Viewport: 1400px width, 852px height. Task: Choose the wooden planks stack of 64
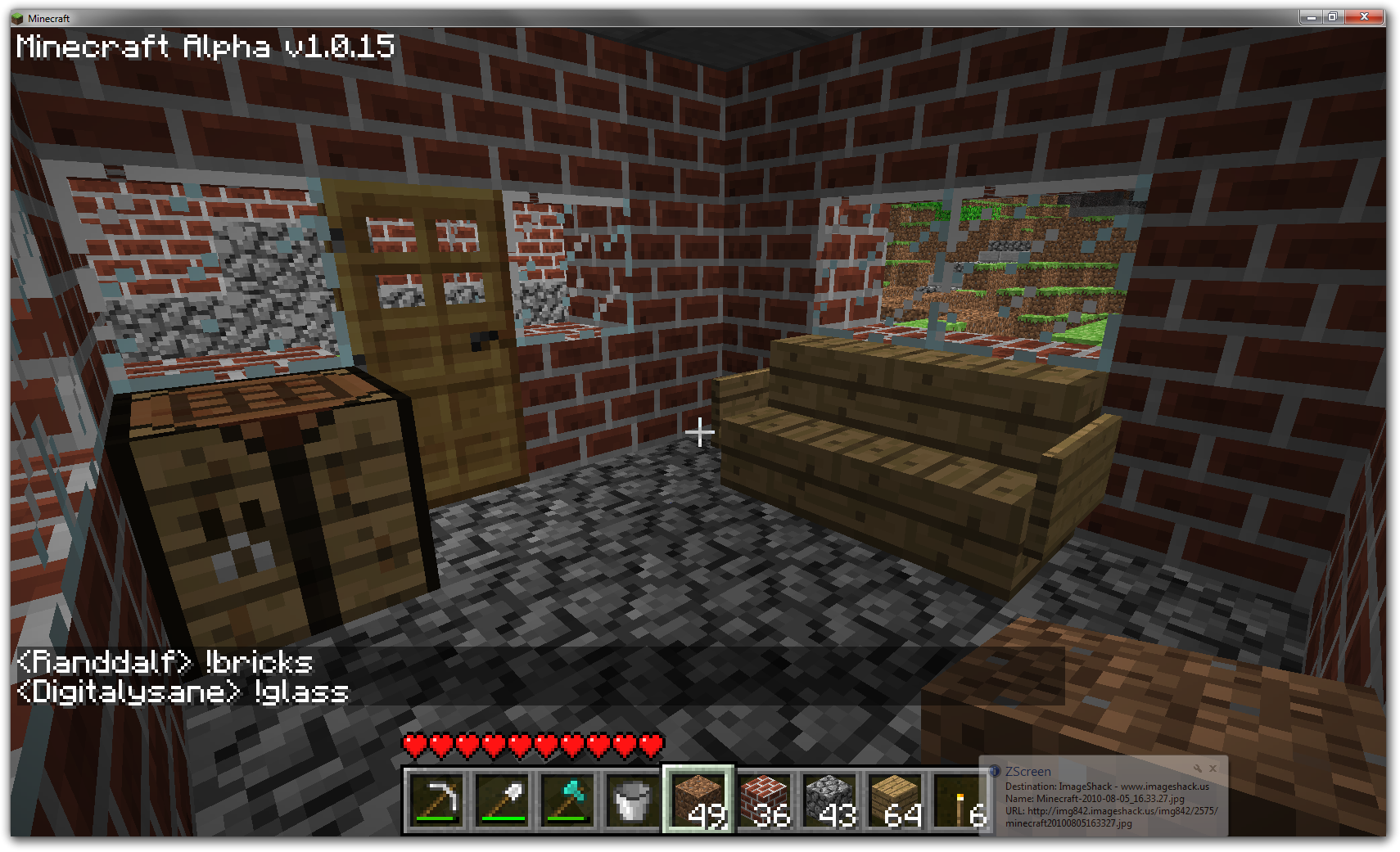[x=895, y=800]
